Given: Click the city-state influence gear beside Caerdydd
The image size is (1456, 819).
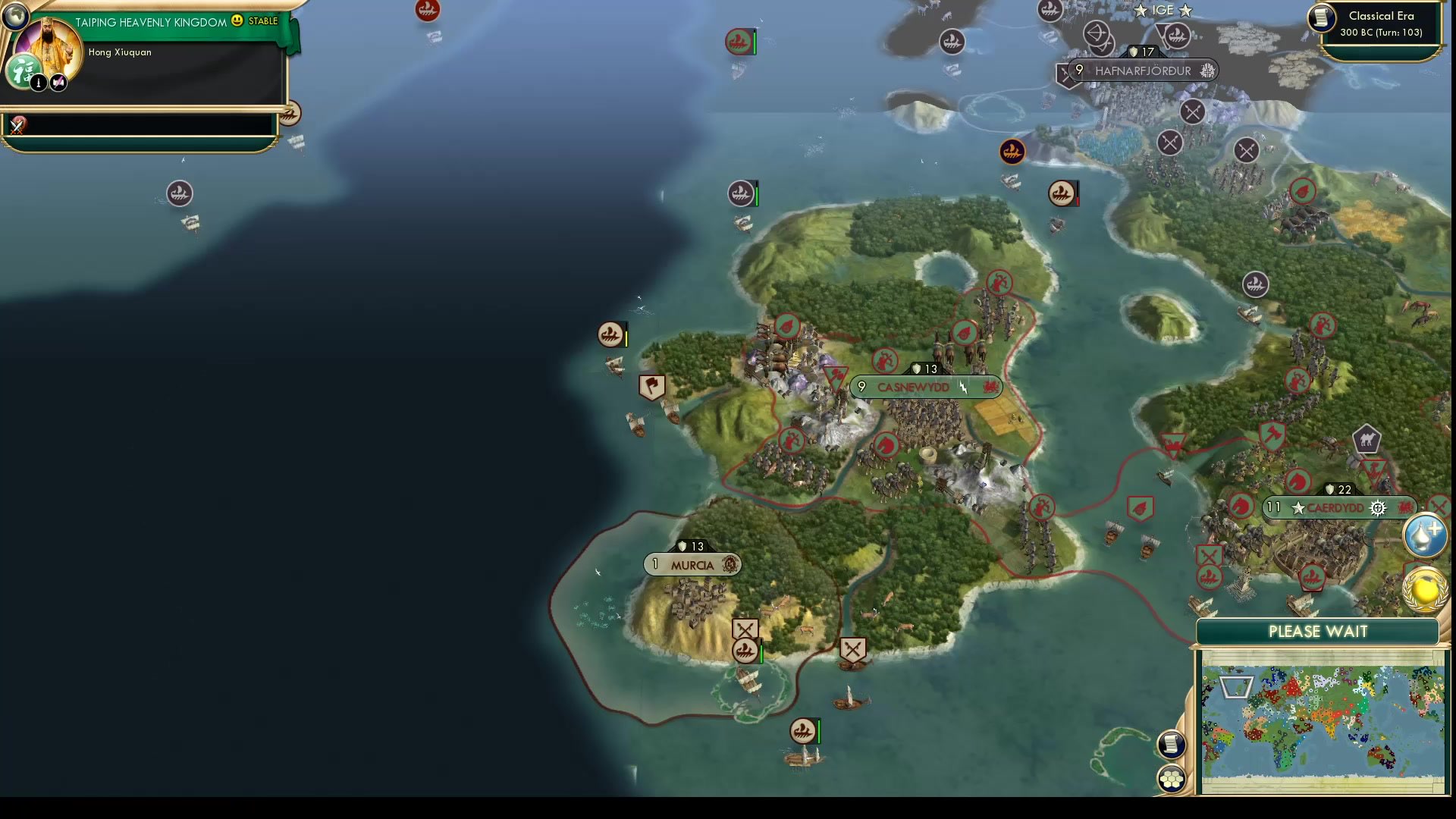Looking at the screenshot, I should point(1378,508).
